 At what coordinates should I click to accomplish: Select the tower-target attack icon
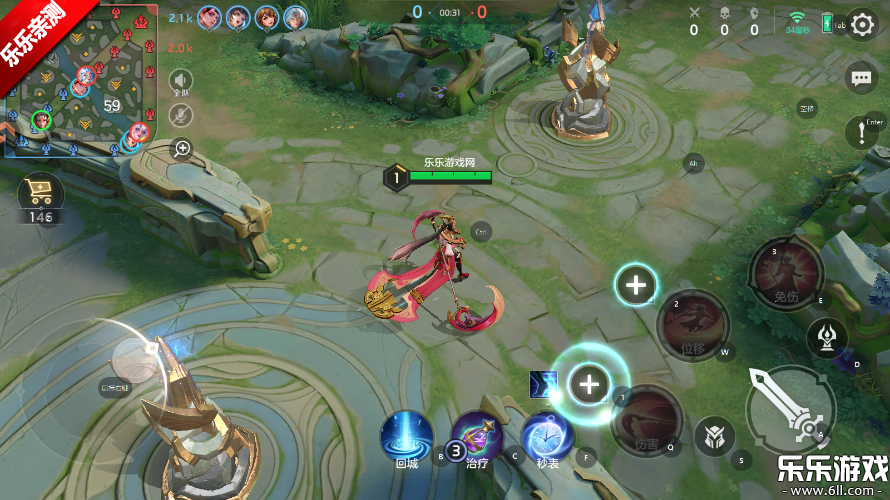827,337
